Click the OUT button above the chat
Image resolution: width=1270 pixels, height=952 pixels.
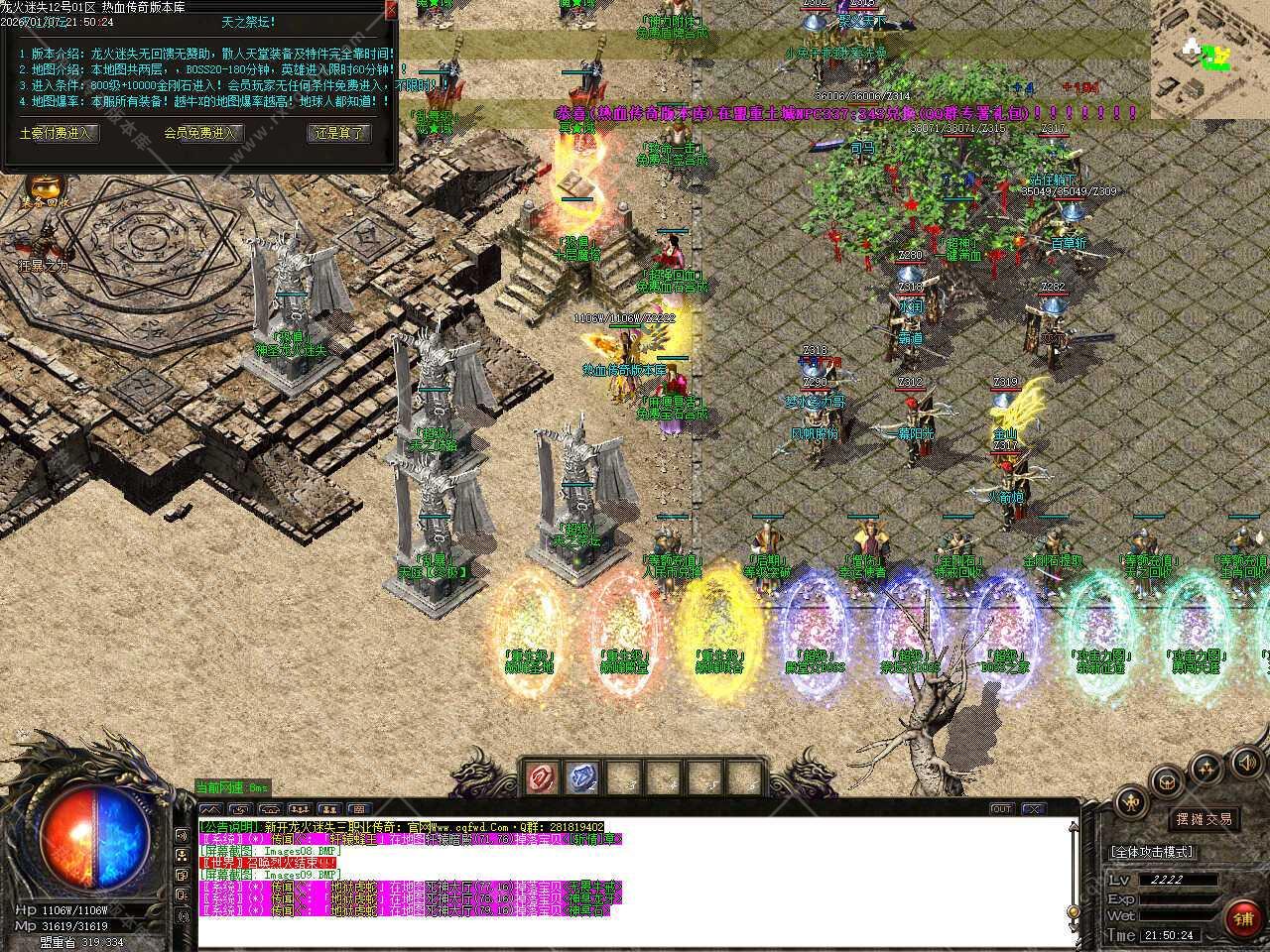click(1002, 809)
